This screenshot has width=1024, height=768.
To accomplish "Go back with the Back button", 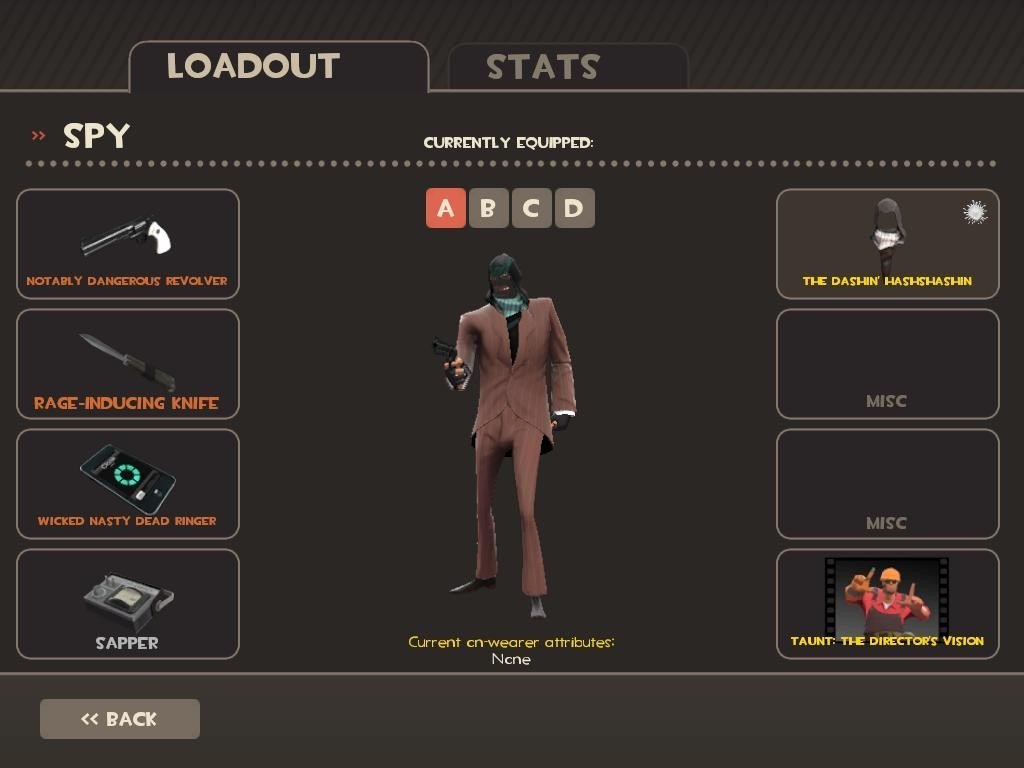I will click(120, 719).
